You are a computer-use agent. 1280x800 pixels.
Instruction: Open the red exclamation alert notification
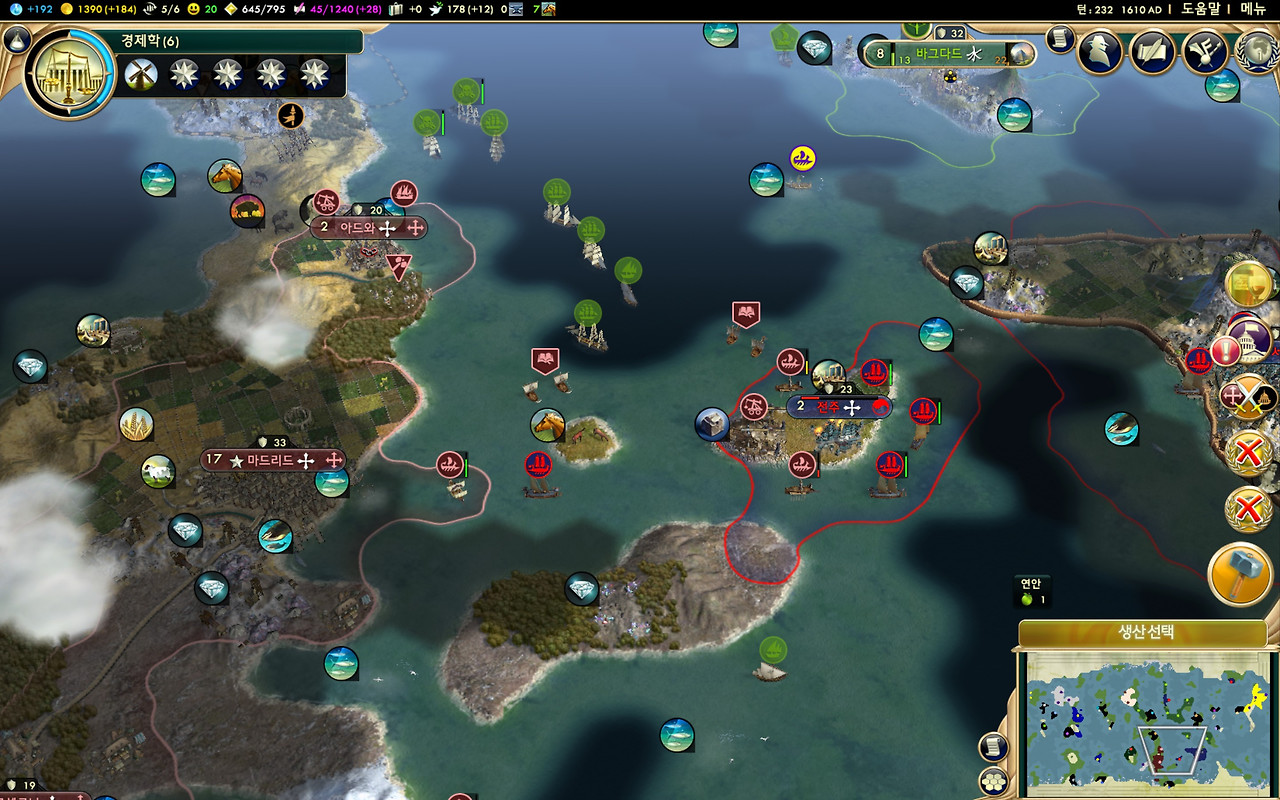coord(1225,351)
